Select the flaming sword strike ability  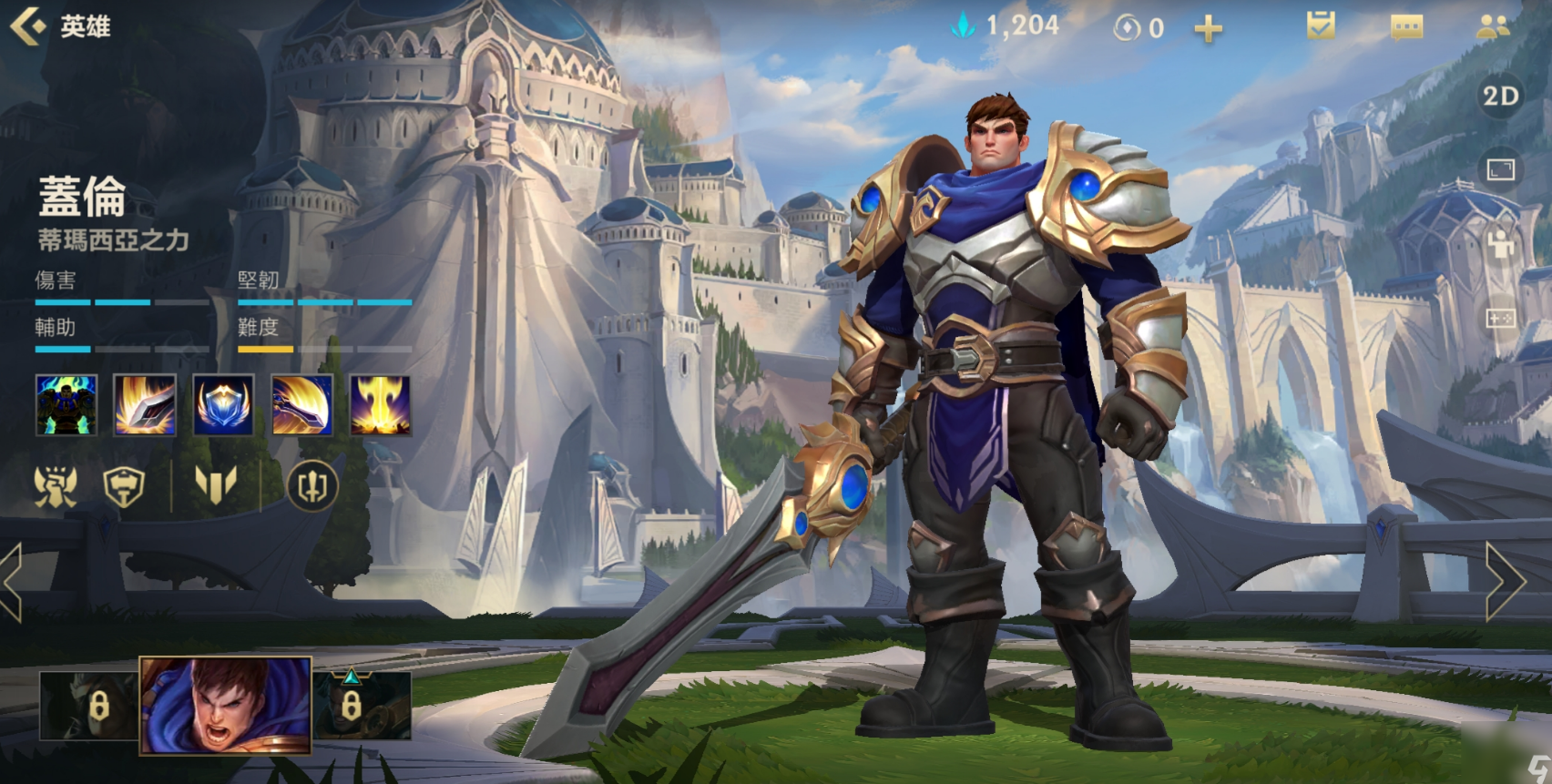tap(145, 404)
